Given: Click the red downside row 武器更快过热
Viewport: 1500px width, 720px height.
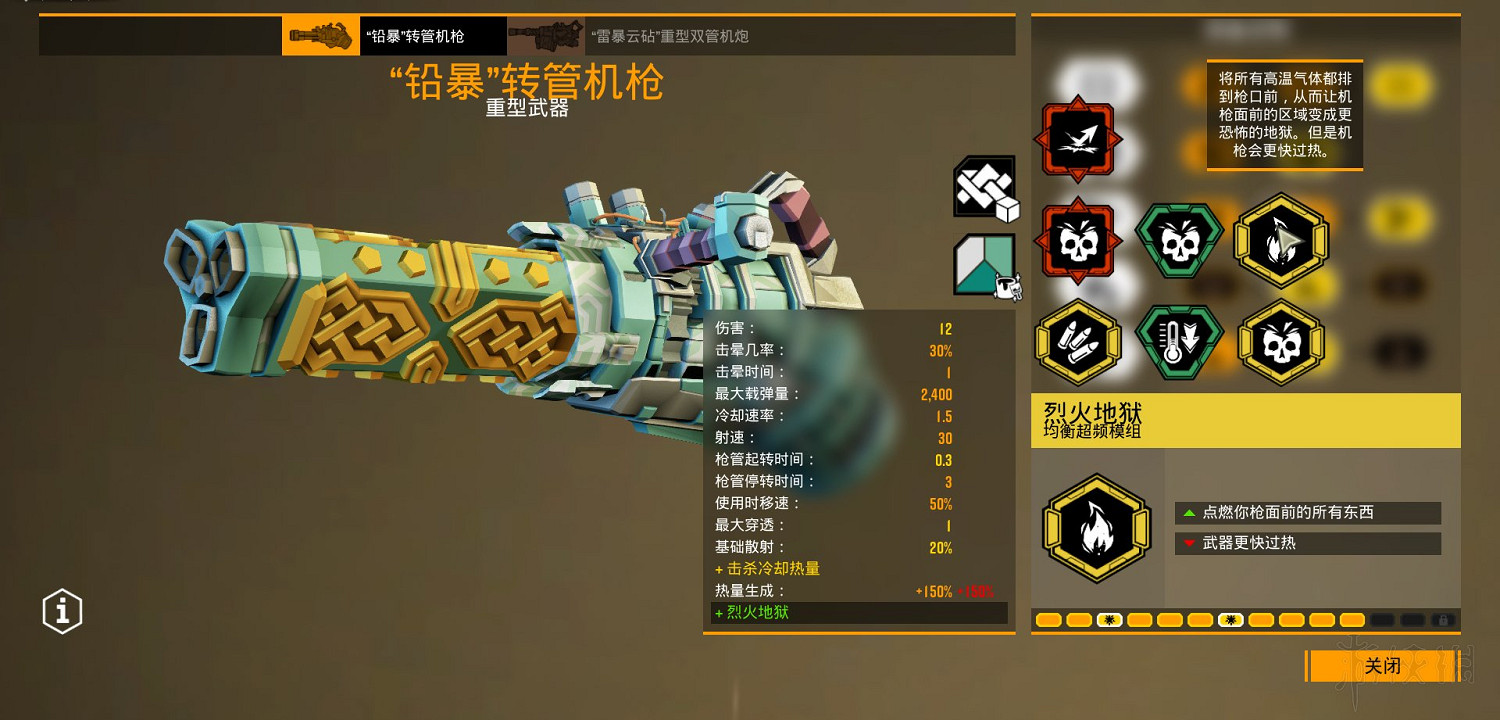Looking at the screenshot, I should [1307, 543].
